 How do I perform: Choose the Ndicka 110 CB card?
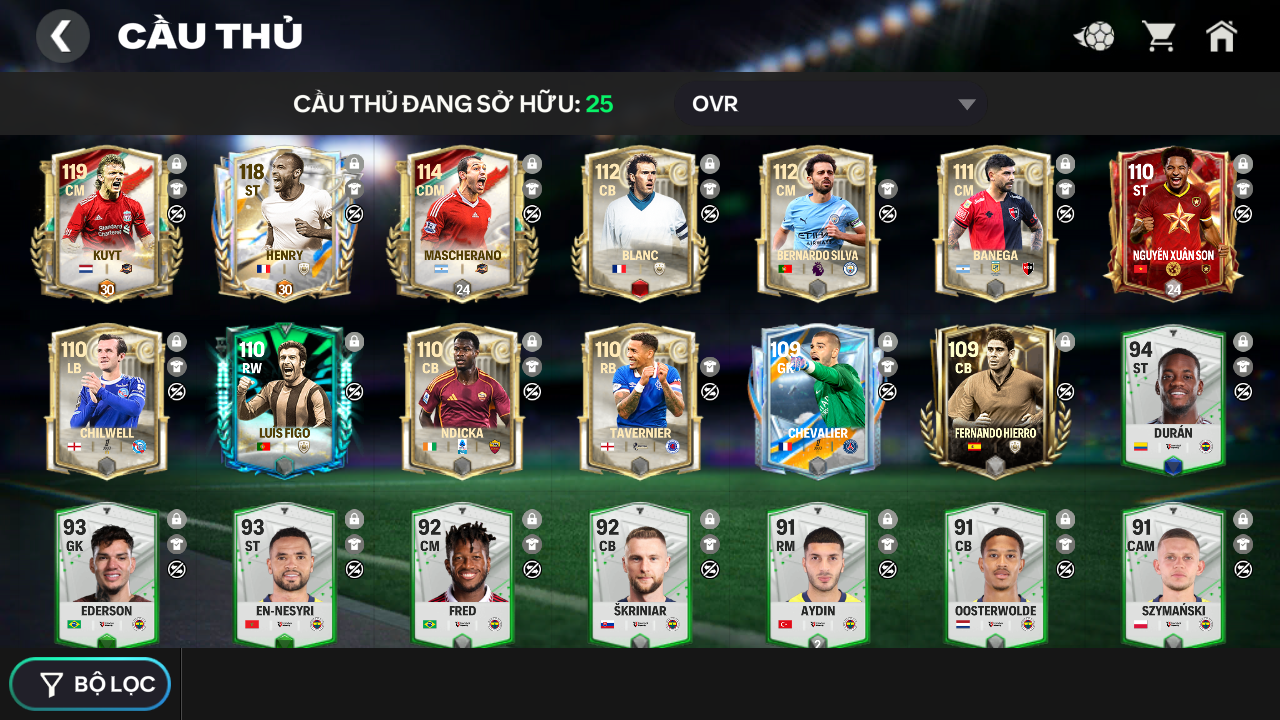(x=462, y=401)
